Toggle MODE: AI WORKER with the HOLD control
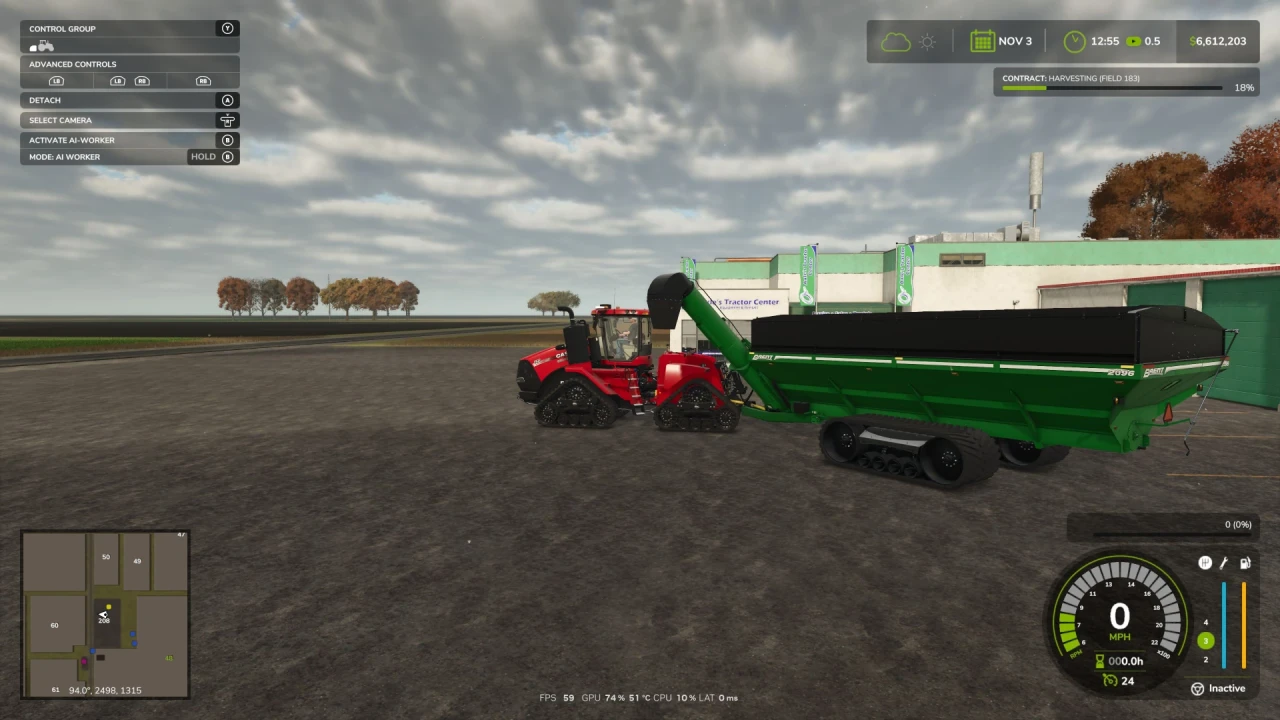 tap(210, 156)
